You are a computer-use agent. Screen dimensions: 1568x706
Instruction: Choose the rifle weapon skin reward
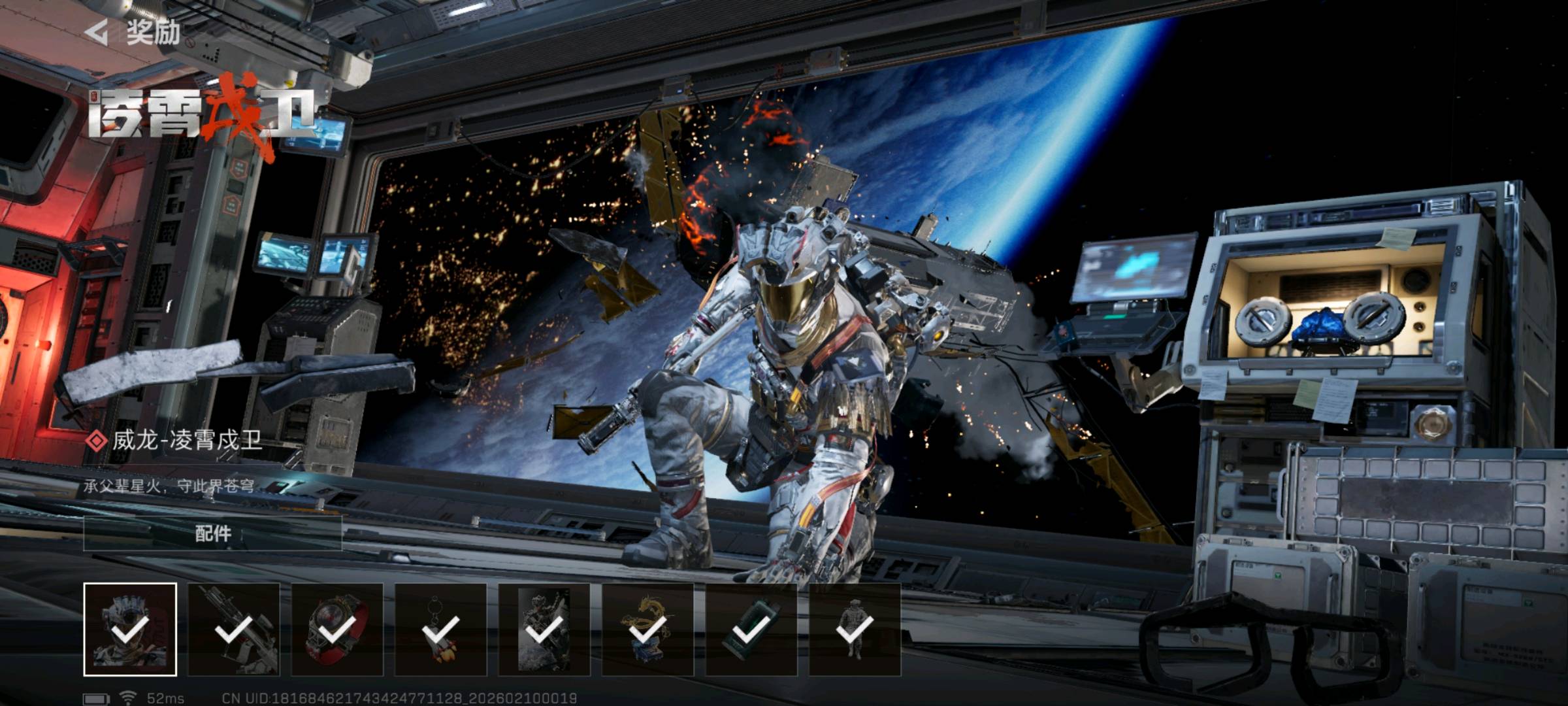click(x=233, y=629)
